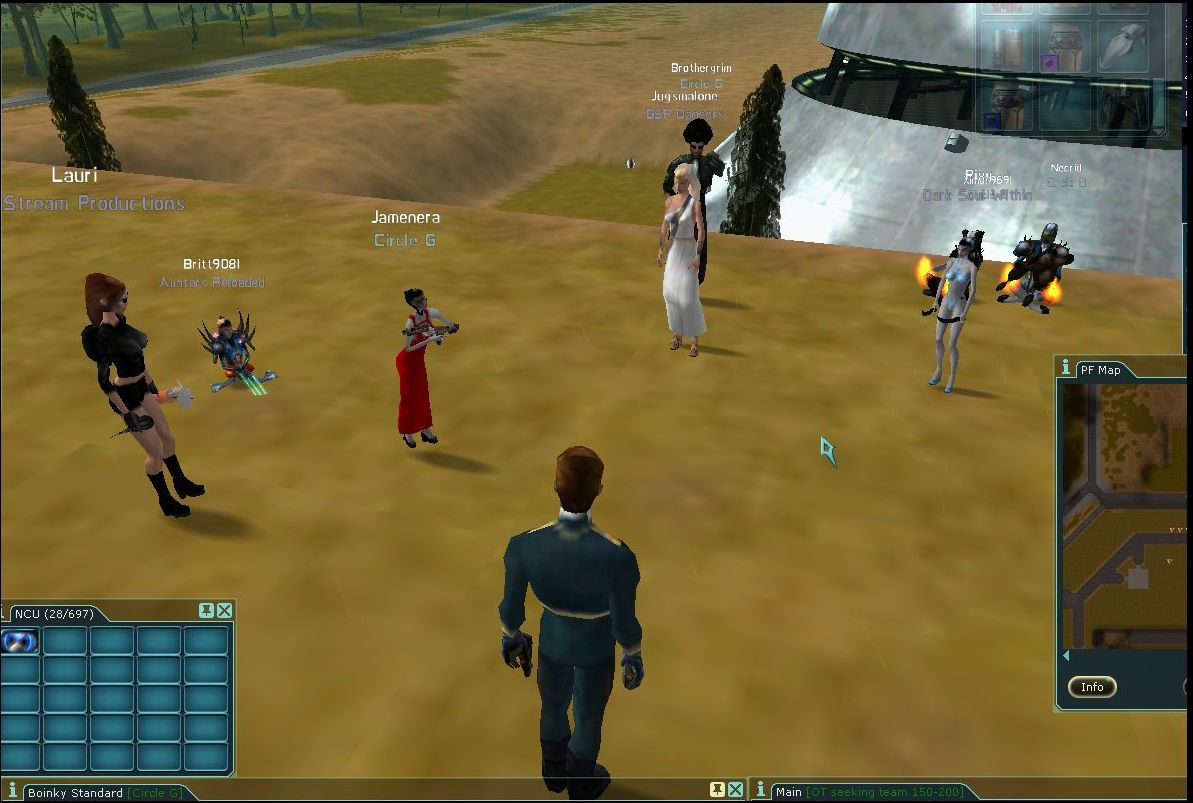Image resolution: width=1193 pixels, height=803 pixels.
Task: Select the NCU window tab
Action: pos(50,612)
